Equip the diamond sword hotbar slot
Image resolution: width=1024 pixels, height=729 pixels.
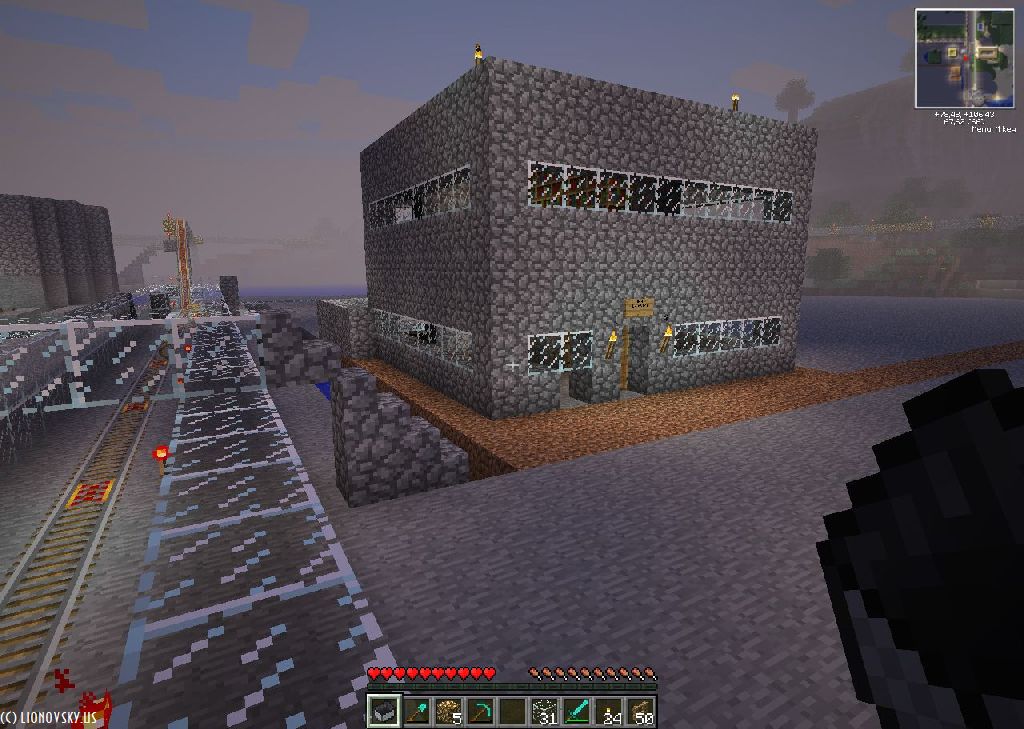tap(576, 711)
